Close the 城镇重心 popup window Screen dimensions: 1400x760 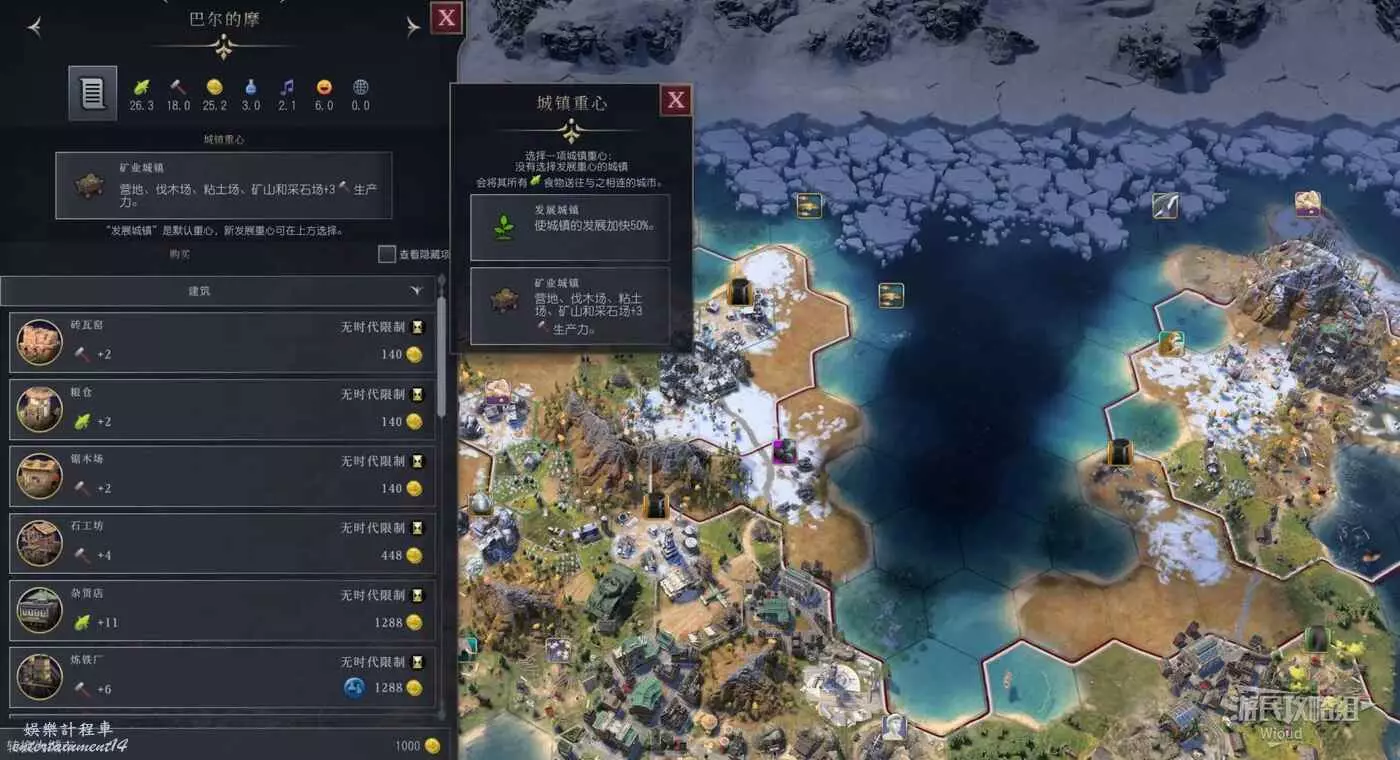coord(676,100)
